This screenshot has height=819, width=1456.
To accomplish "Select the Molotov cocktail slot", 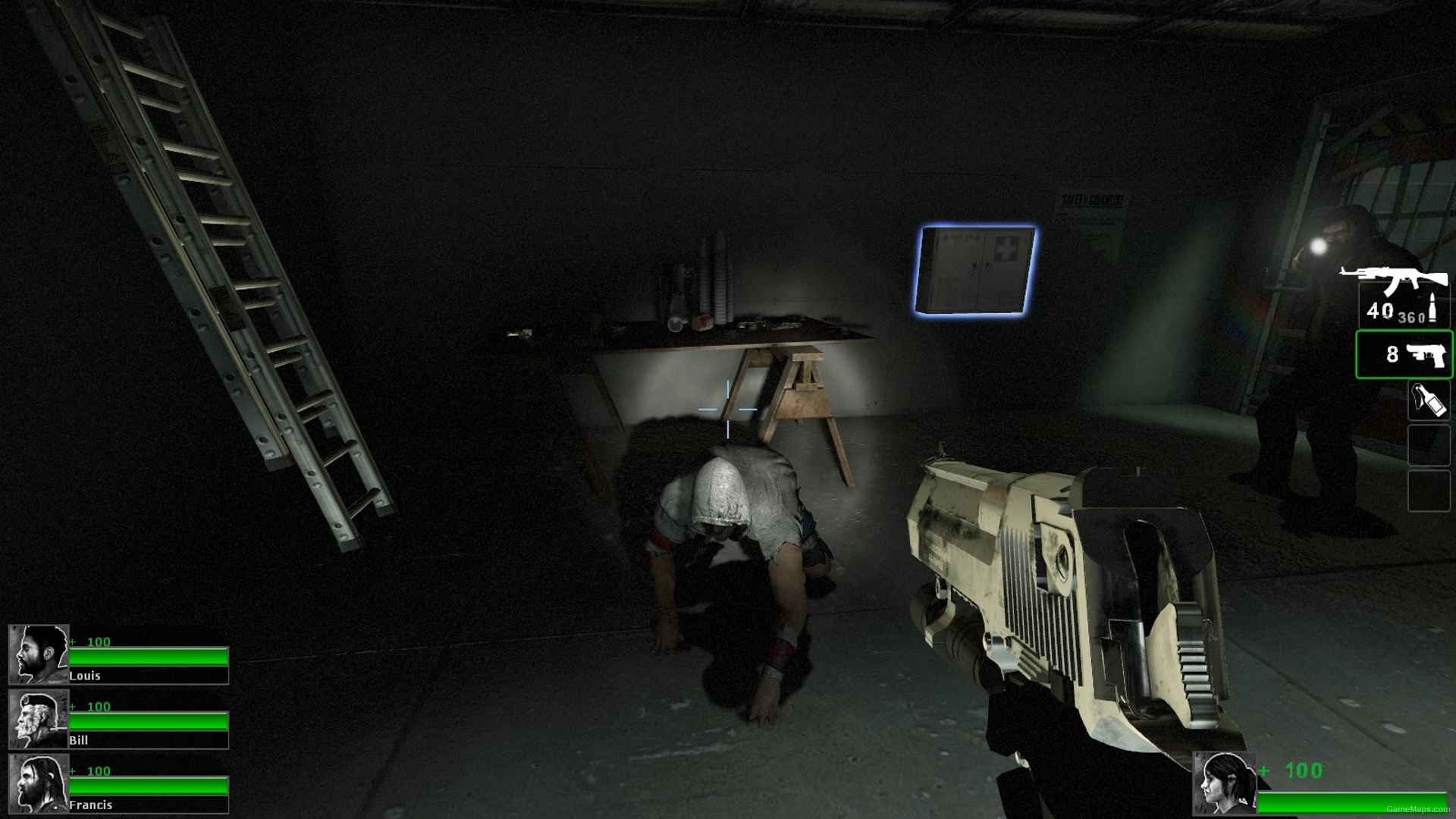I will 1428,400.
